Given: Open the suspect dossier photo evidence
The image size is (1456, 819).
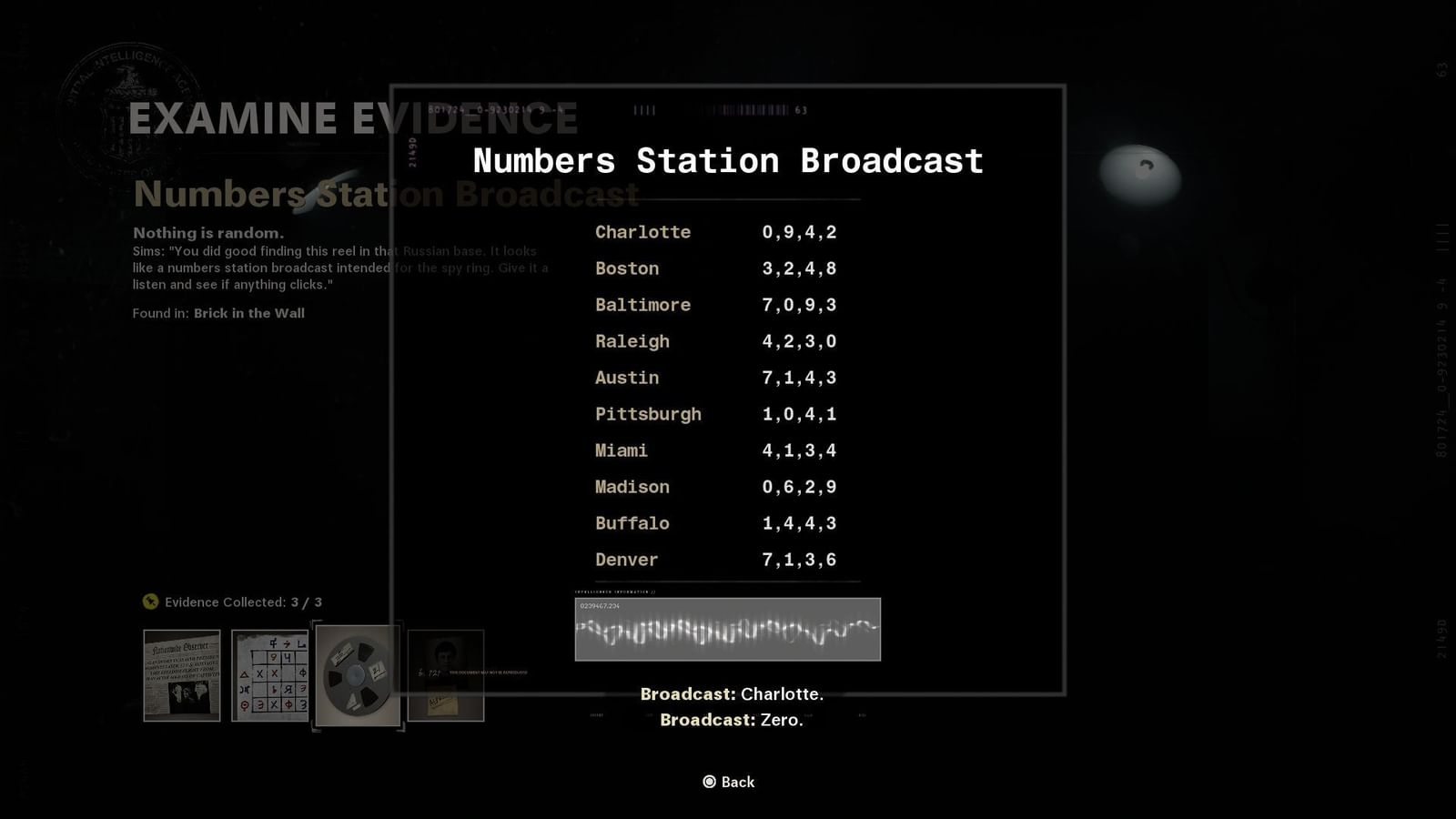Looking at the screenshot, I should tap(445, 675).
